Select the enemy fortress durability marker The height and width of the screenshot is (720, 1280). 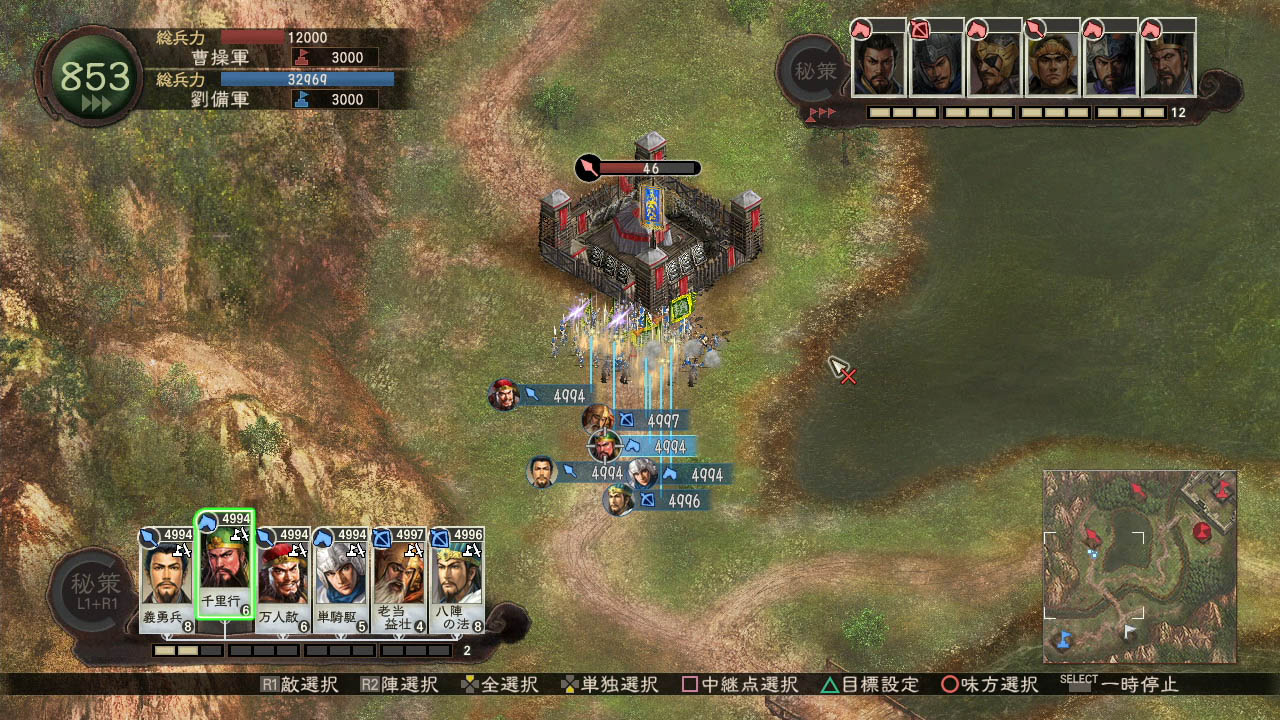click(638, 168)
